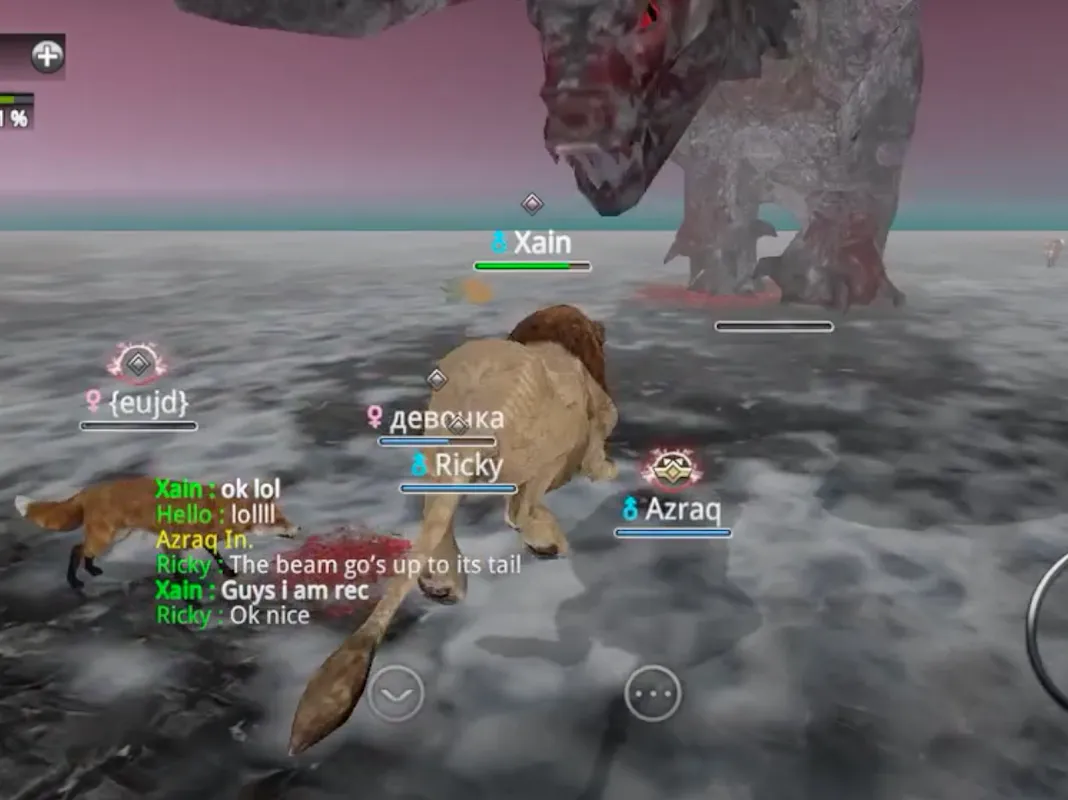
Task: Select player Xain's name tag
Action: [532, 243]
